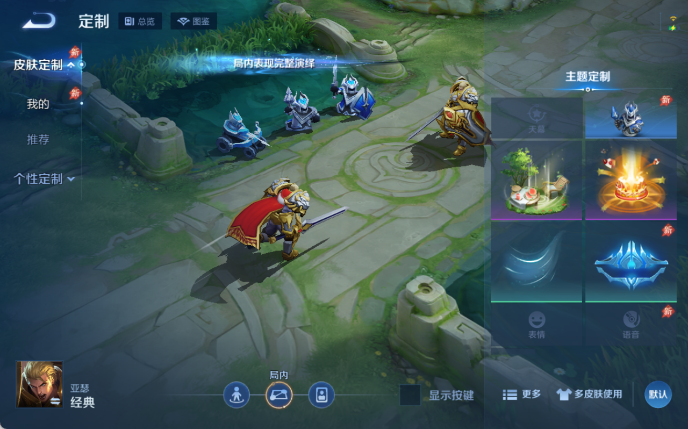Select the 推荐 recommended entry
The image size is (688, 429).
pos(38,139)
